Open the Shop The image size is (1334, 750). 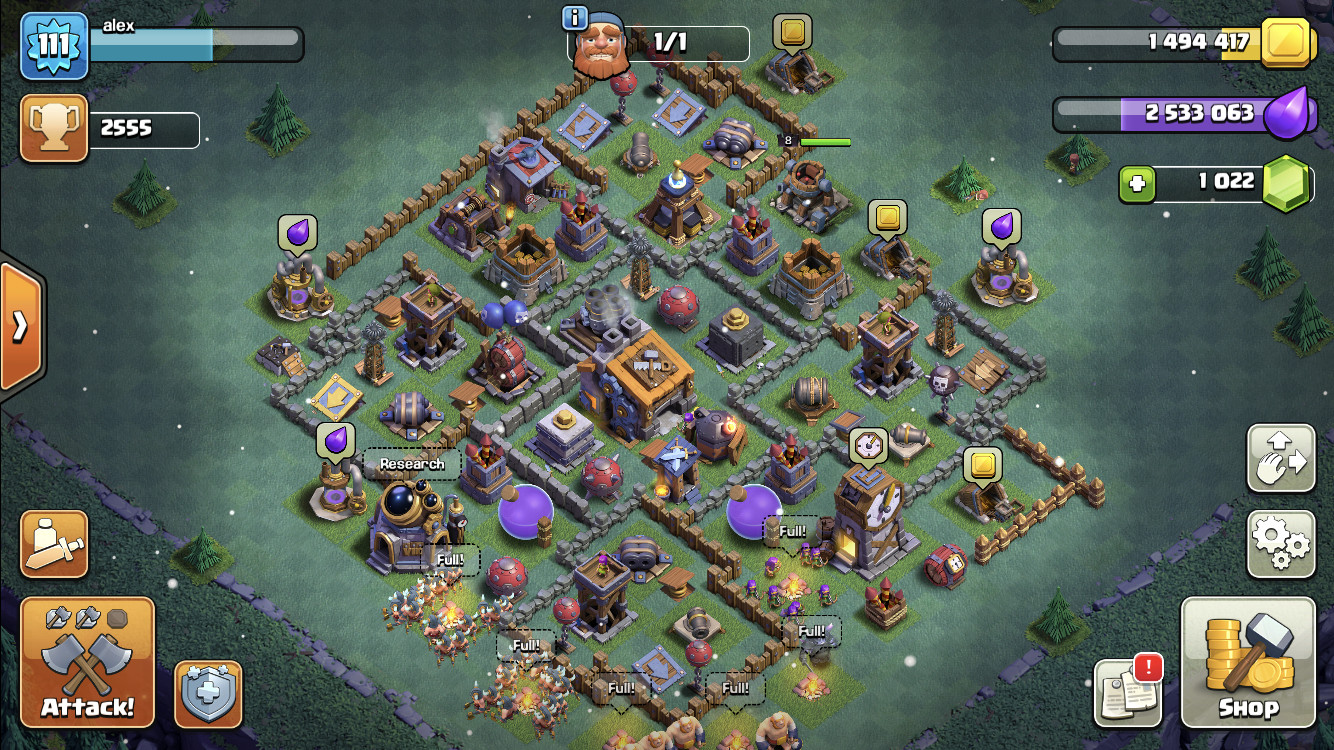[1248, 662]
